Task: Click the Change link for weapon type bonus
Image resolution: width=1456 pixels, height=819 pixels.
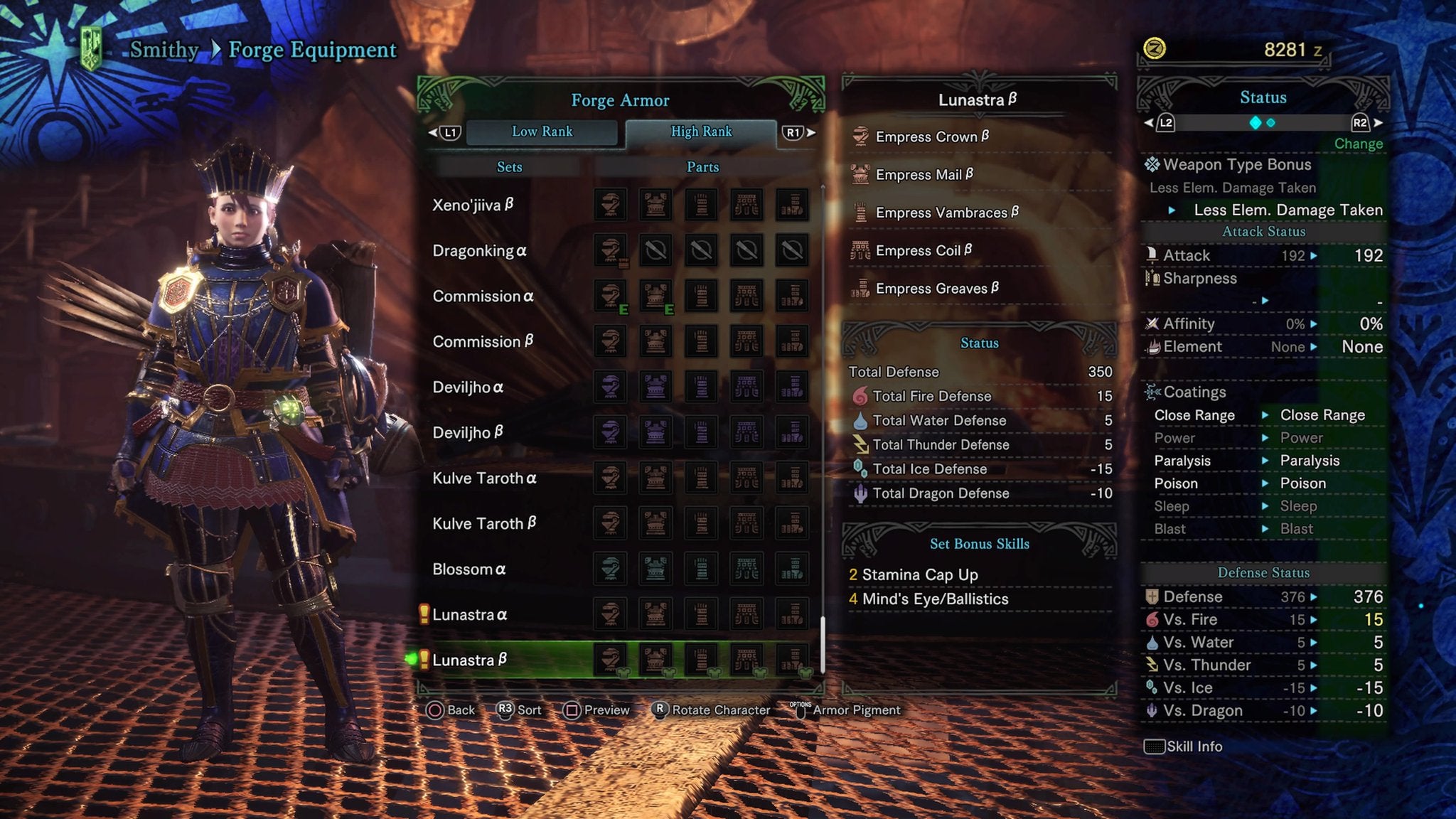Action: click(x=1359, y=143)
